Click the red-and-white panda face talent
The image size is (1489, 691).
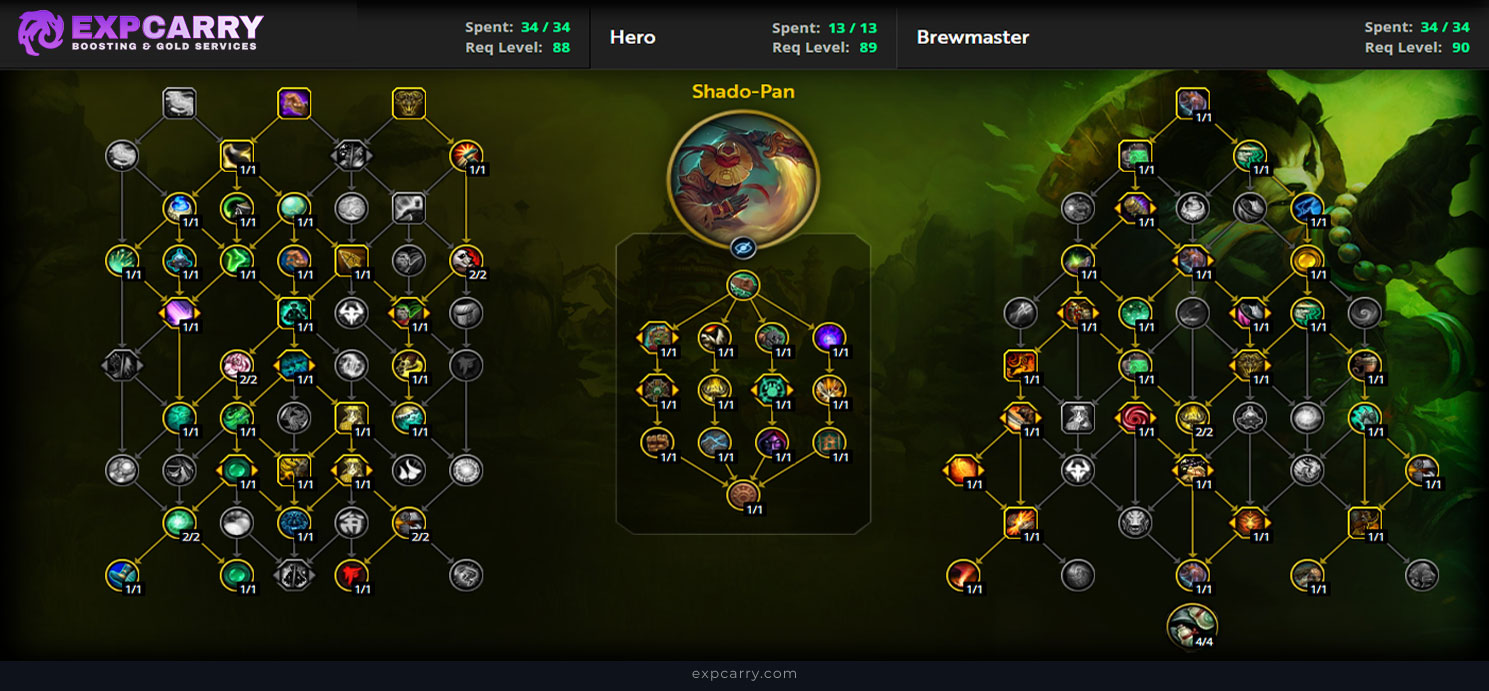[x=465, y=260]
